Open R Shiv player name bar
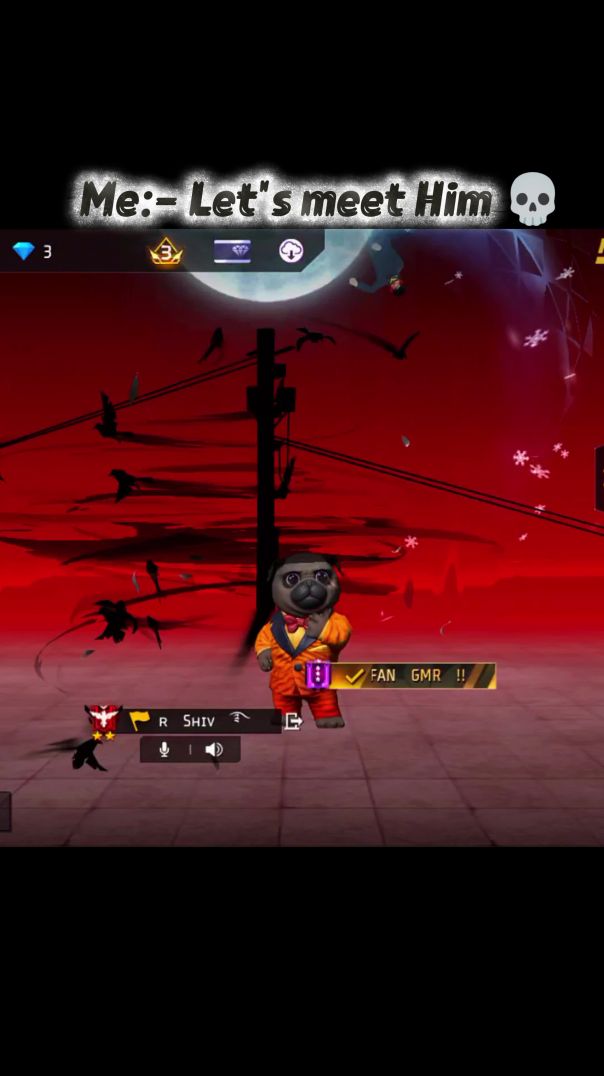 (200, 721)
